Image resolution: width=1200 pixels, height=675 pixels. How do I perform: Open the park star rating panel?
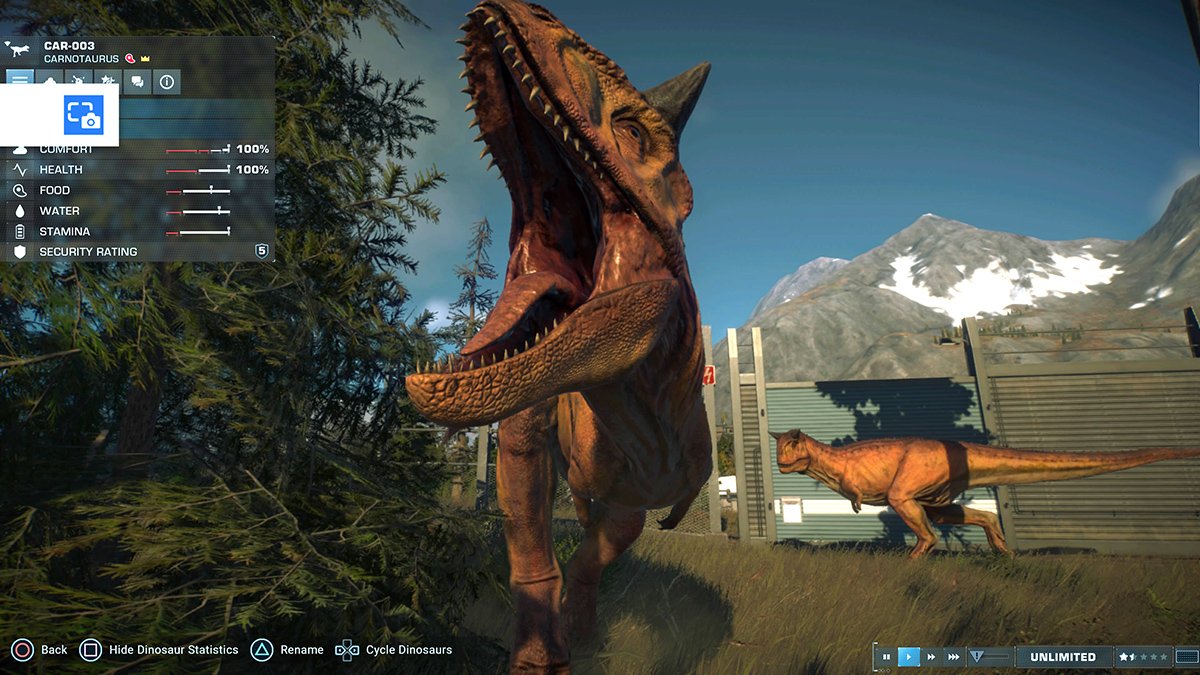(x=1143, y=657)
